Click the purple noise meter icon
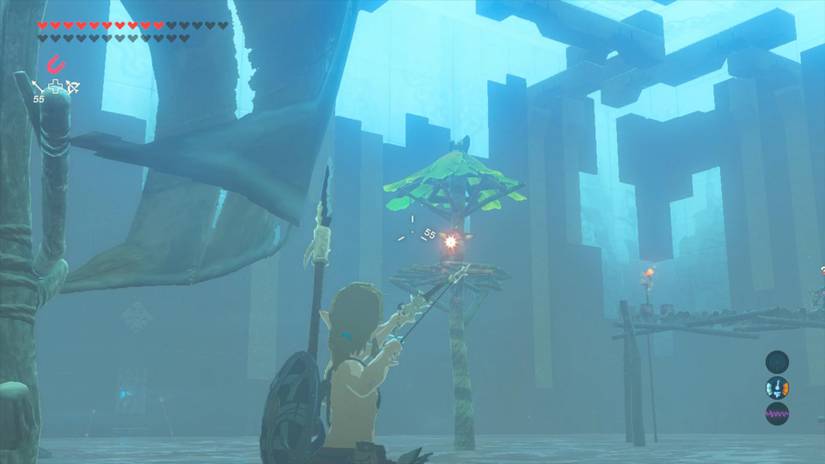This screenshot has width=825, height=464. (777, 413)
